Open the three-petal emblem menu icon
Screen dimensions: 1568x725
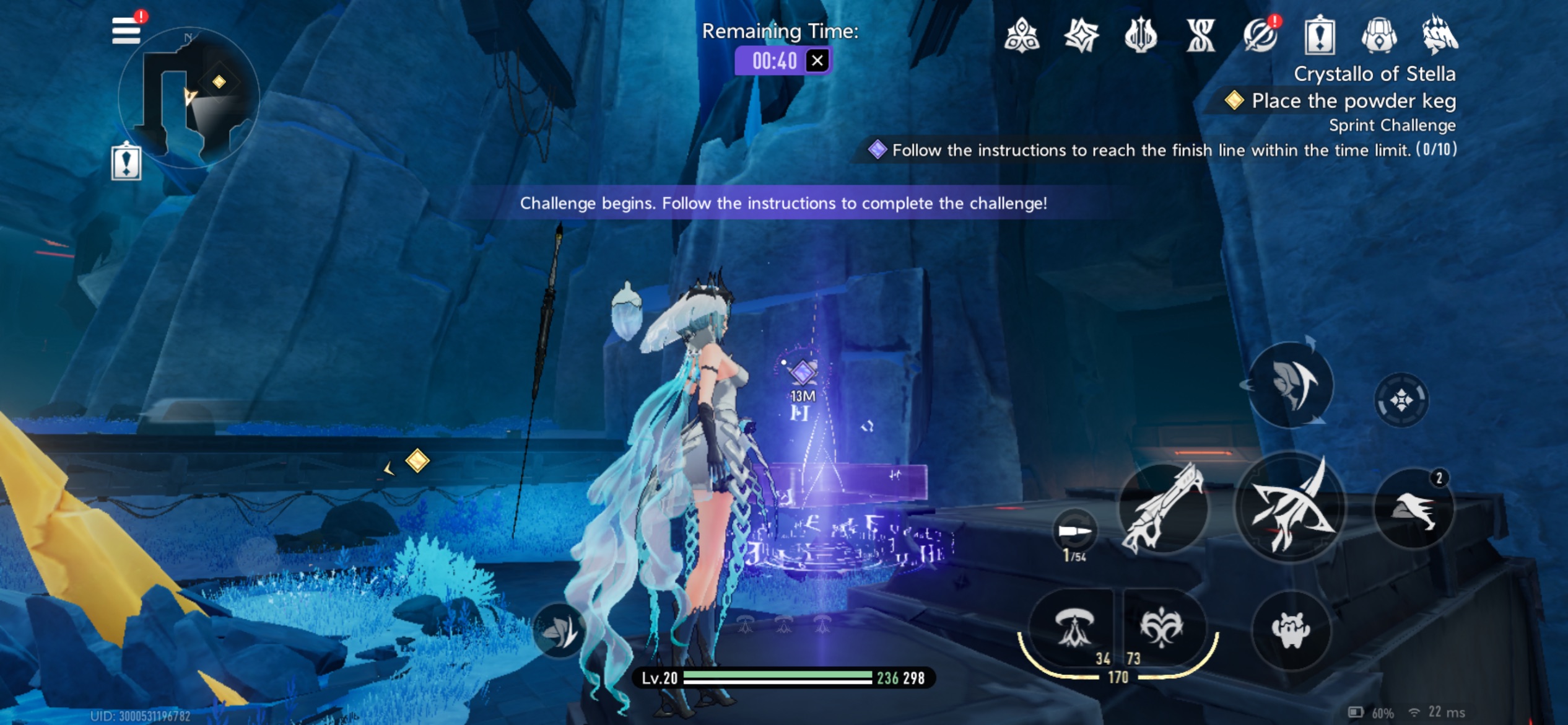point(1022,35)
